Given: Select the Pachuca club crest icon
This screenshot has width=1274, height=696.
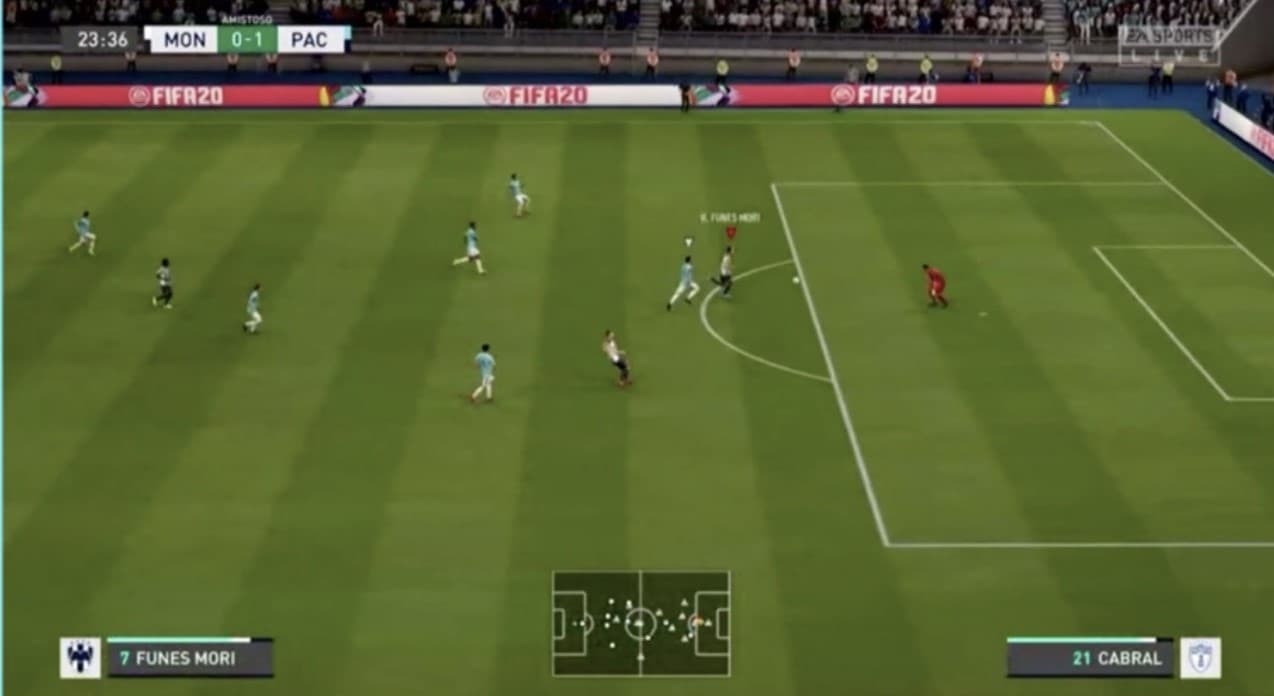Looking at the screenshot, I should pos(1200,658).
